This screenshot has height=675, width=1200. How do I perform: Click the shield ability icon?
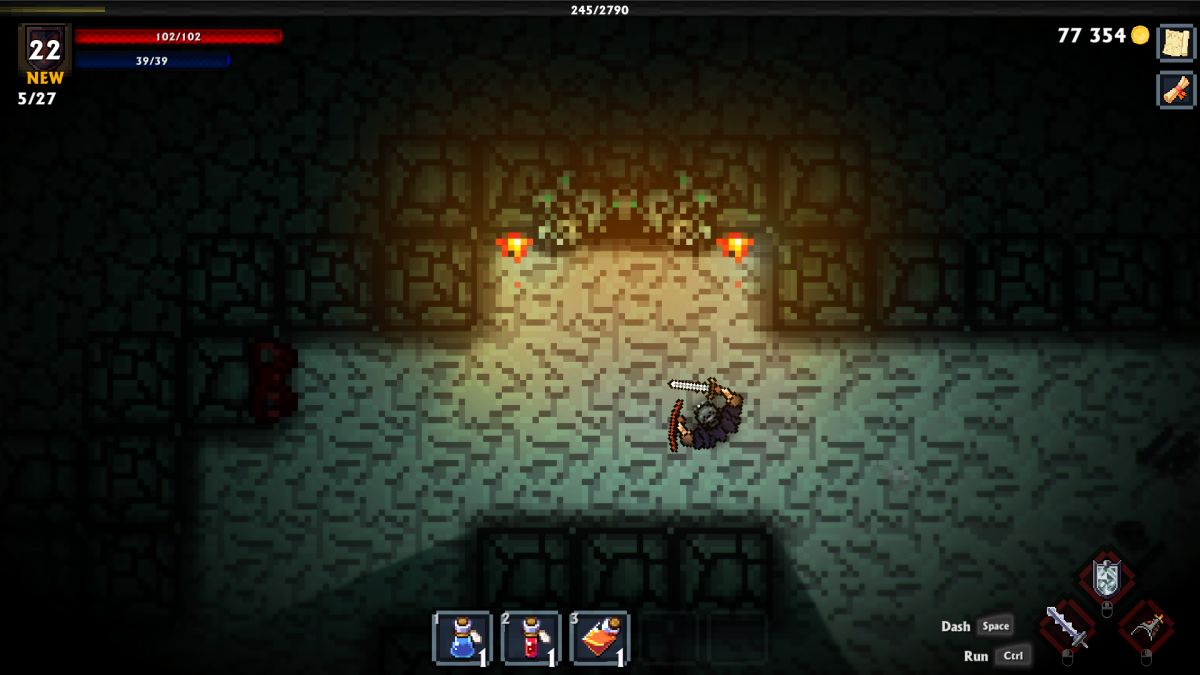coord(1106,578)
